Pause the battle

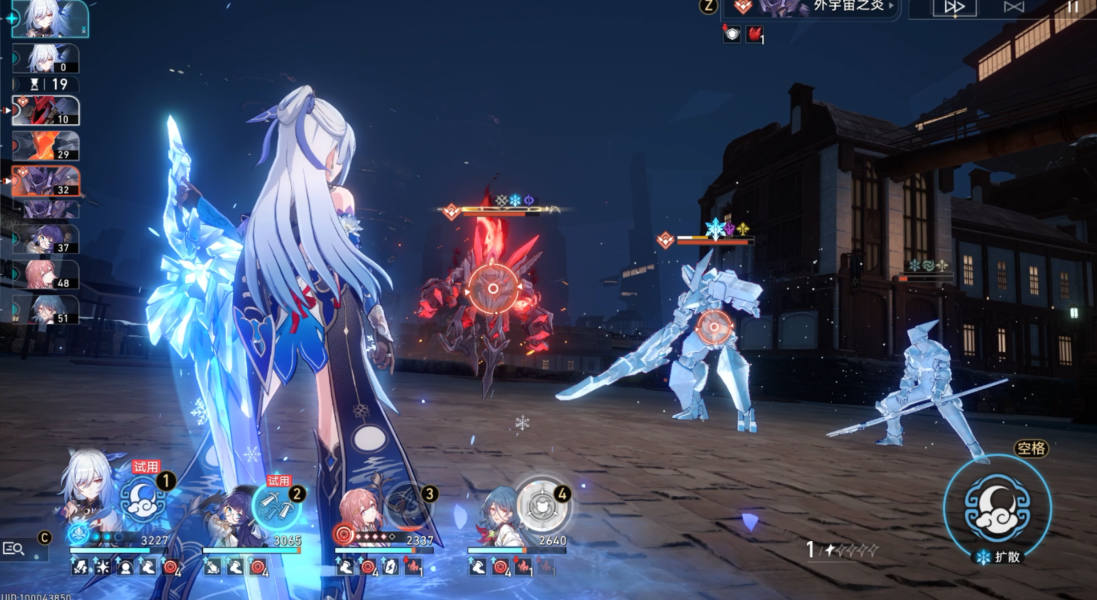pos(1071,7)
